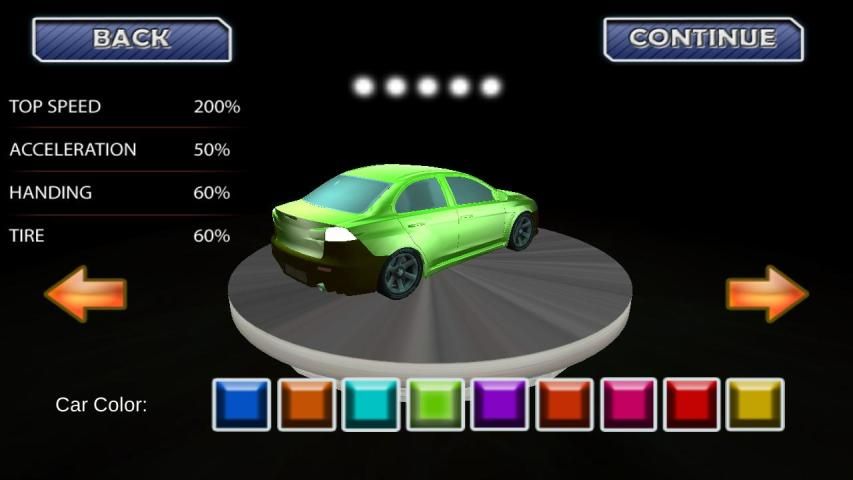Choose the pink car color swatch

[x=628, y=404]
